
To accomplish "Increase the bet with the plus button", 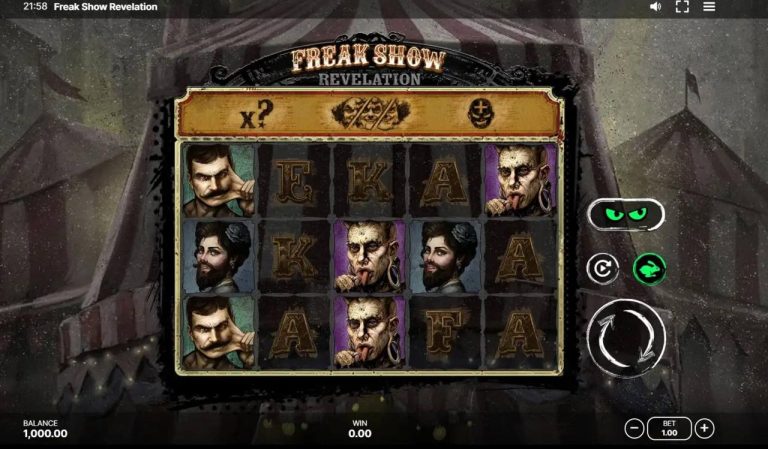I will (x=705, y=429).
